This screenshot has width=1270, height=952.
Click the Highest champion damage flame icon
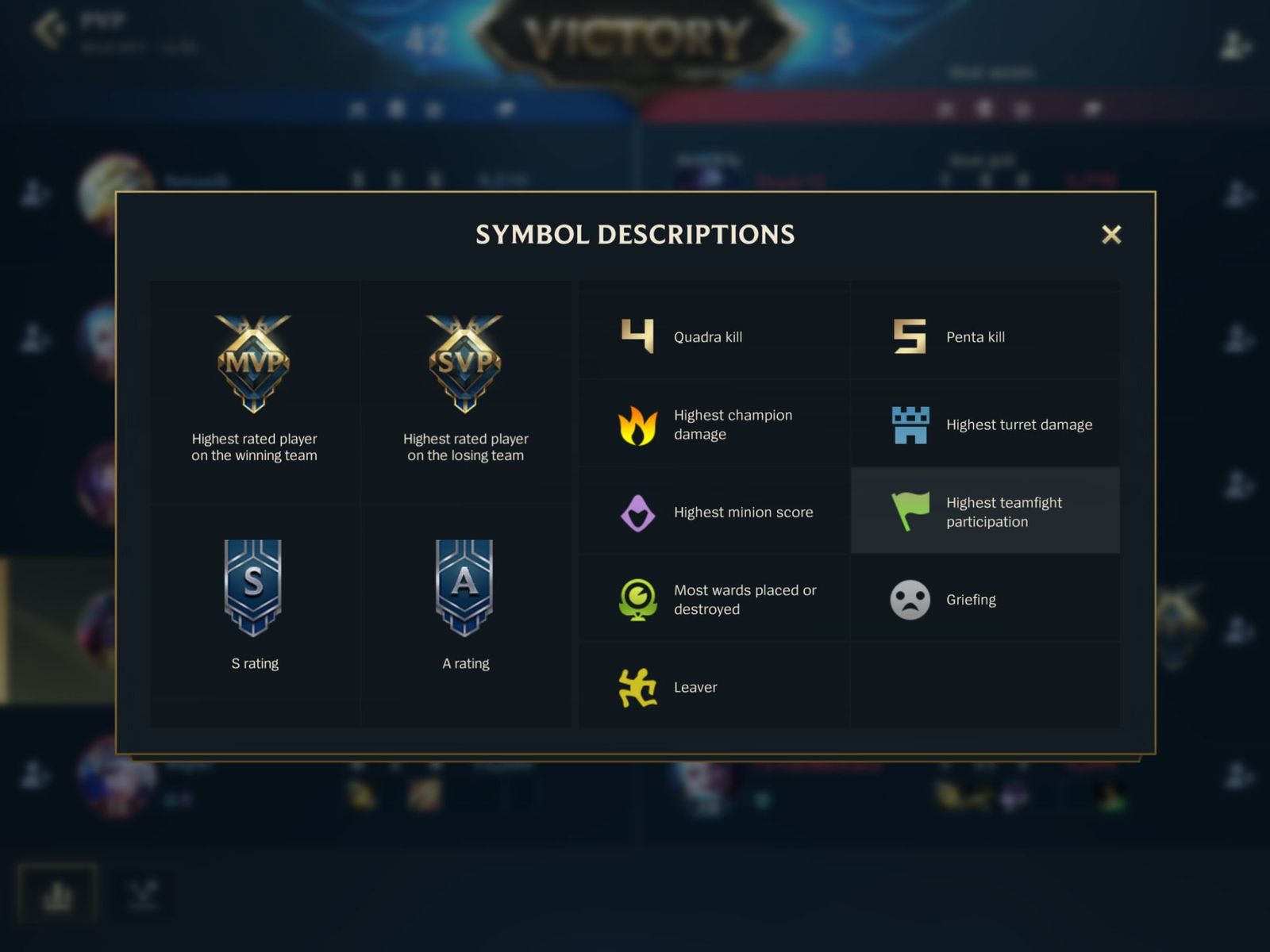tap(639, 424)
